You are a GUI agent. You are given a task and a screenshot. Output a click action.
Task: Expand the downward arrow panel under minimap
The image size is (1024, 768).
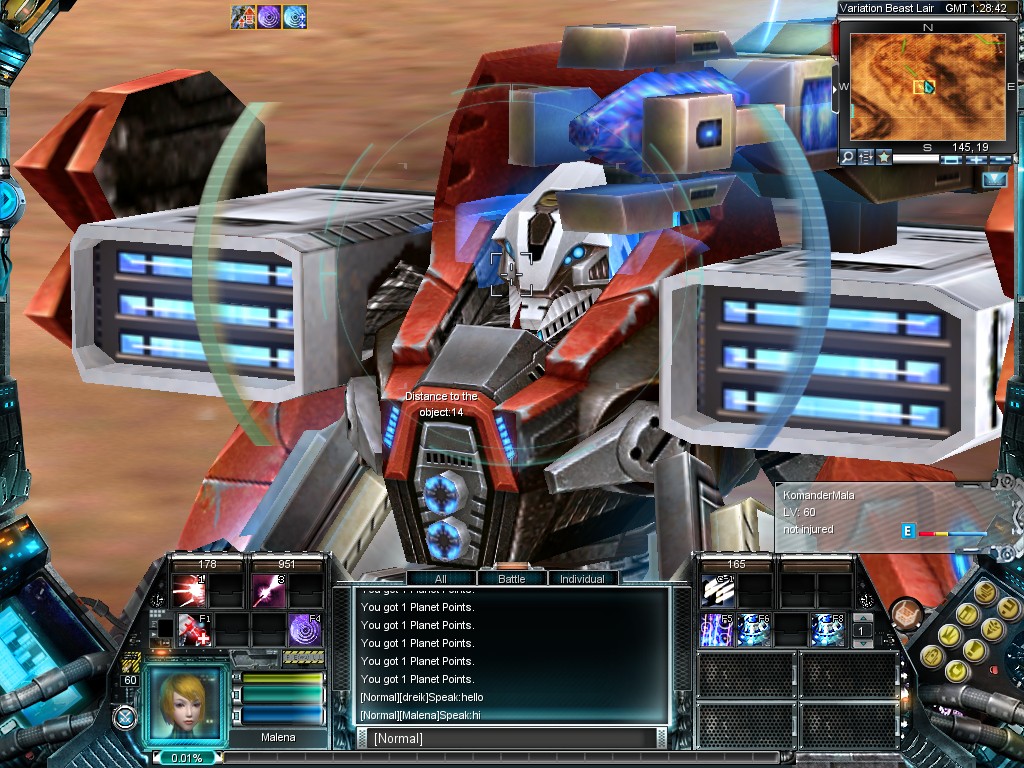(995, 180)
